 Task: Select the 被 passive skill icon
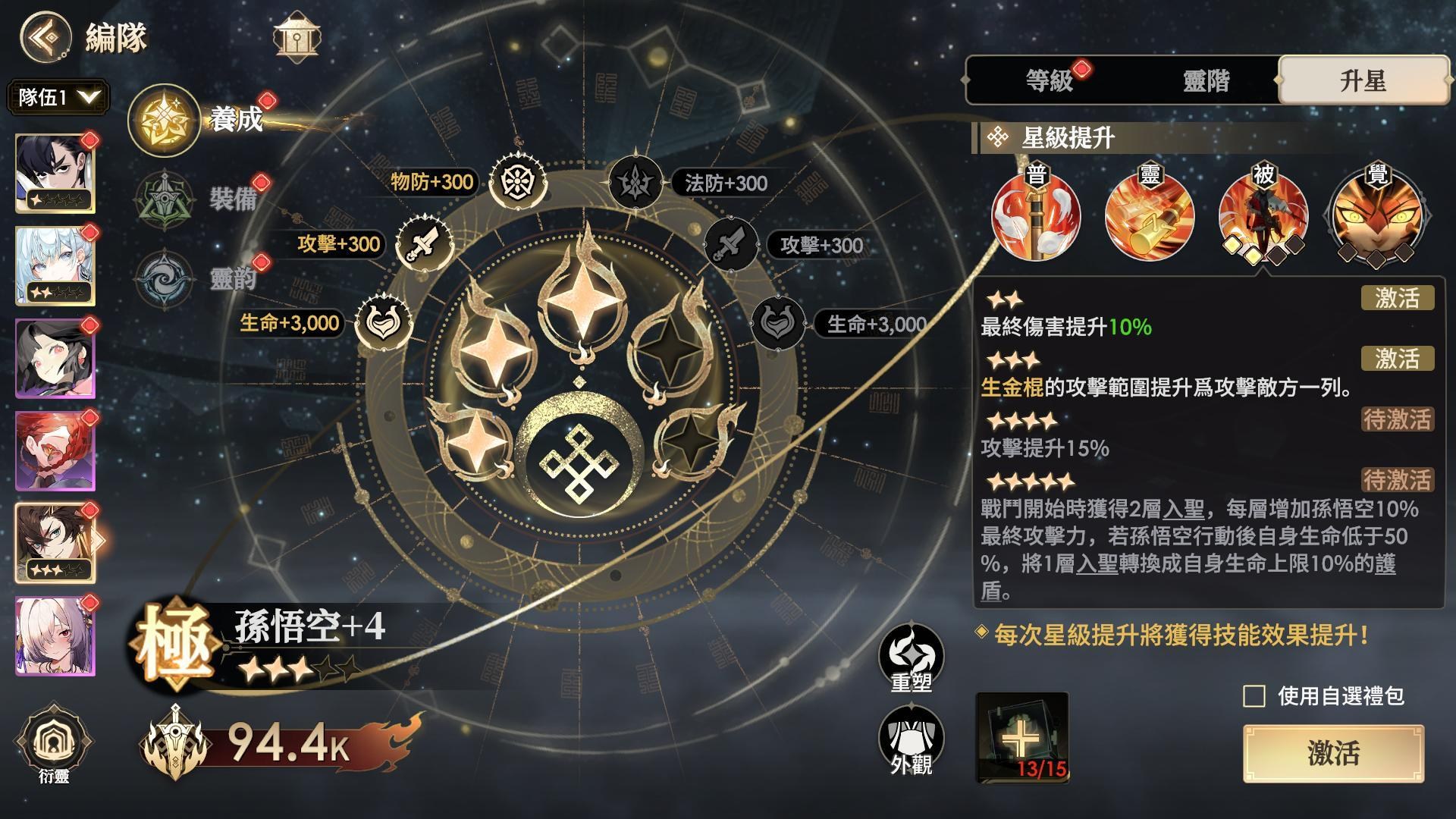pyautogui.click(x=1263, y=215)
